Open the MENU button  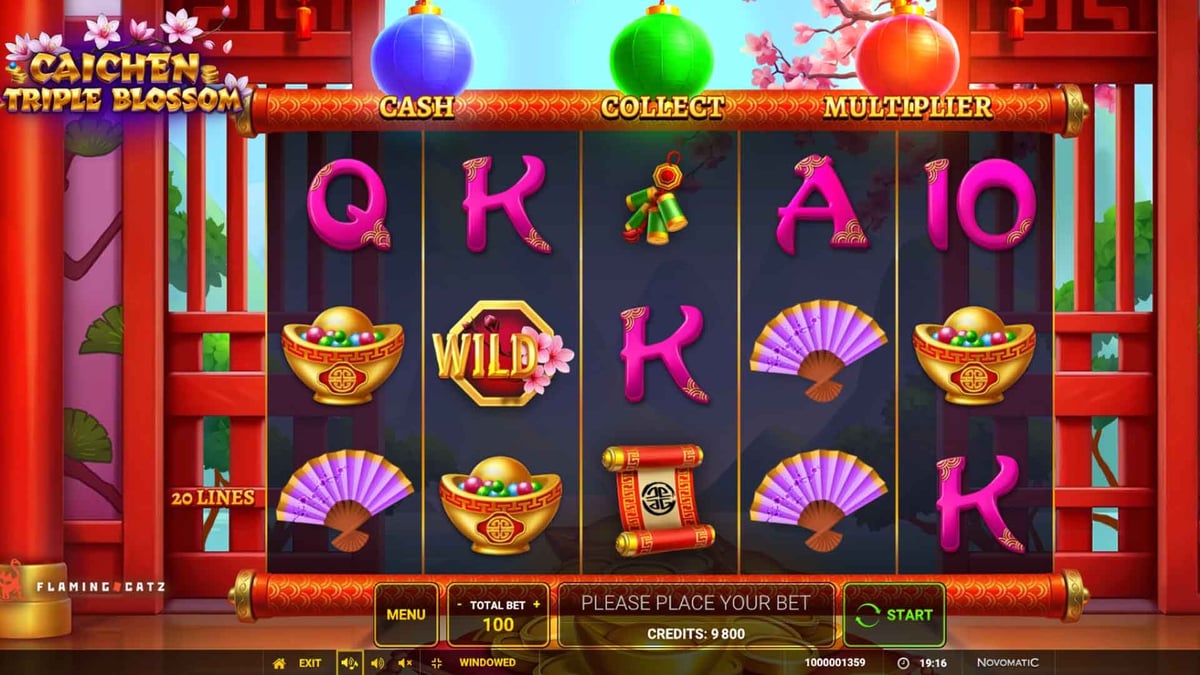(405, 614)
